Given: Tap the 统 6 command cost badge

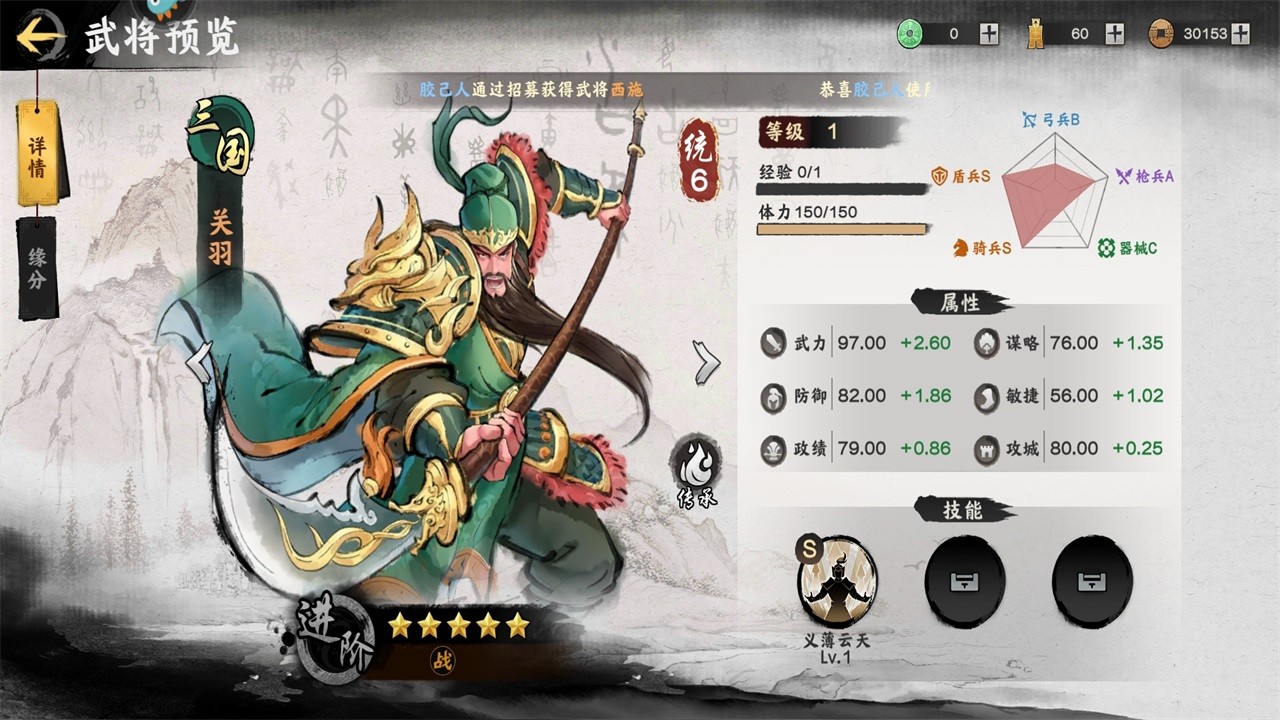Looking at the screenshot, I should (700, 160).
